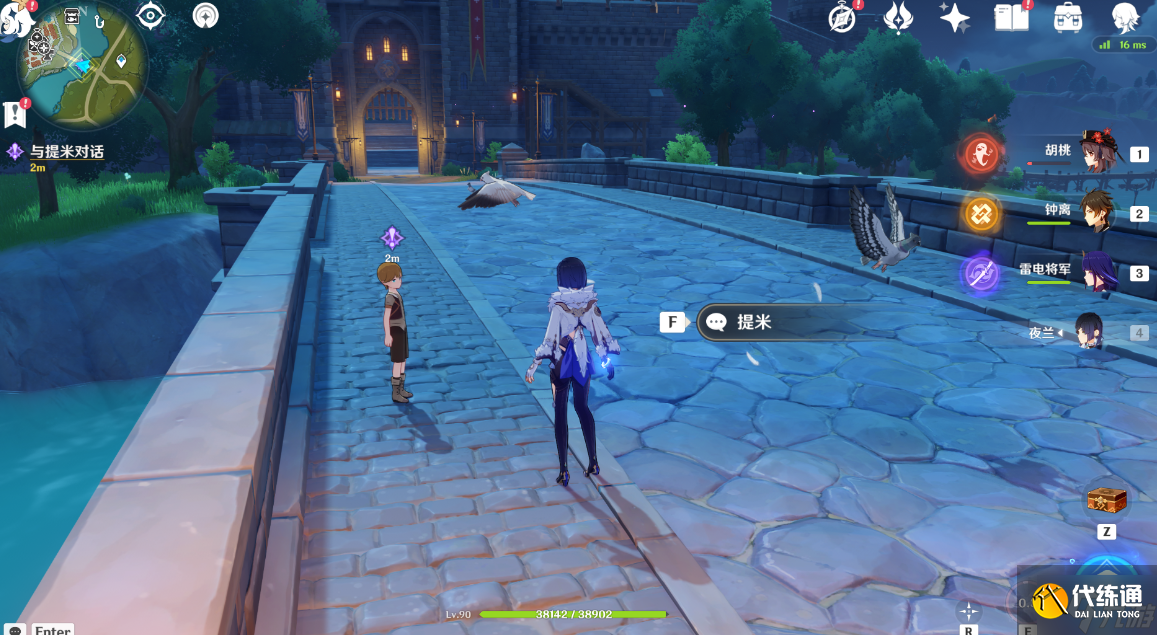Open the wish star icon
Image resolution: width=1157 pixels, height=635 pixels.
[954, 17]
